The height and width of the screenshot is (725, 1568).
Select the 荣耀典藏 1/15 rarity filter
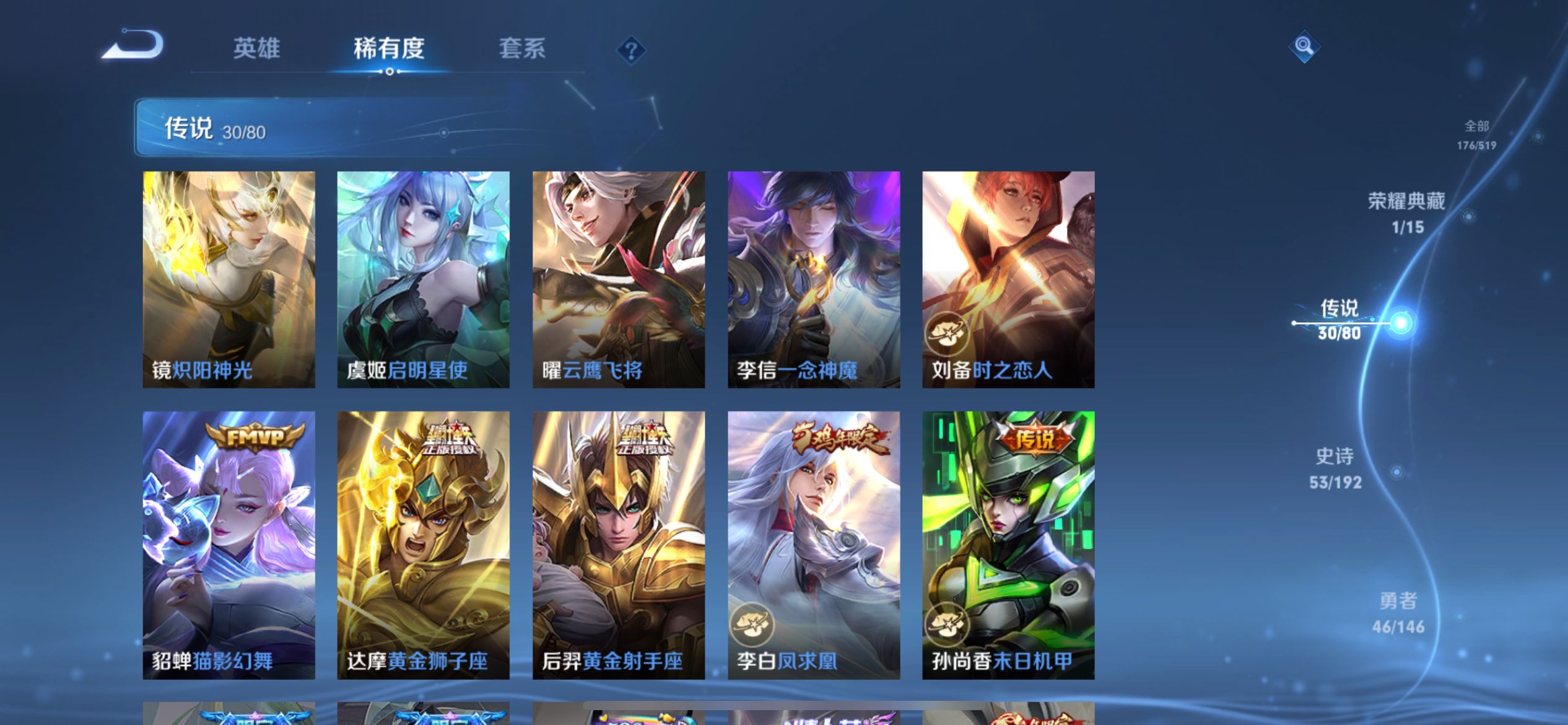[x=1405, y=214]
